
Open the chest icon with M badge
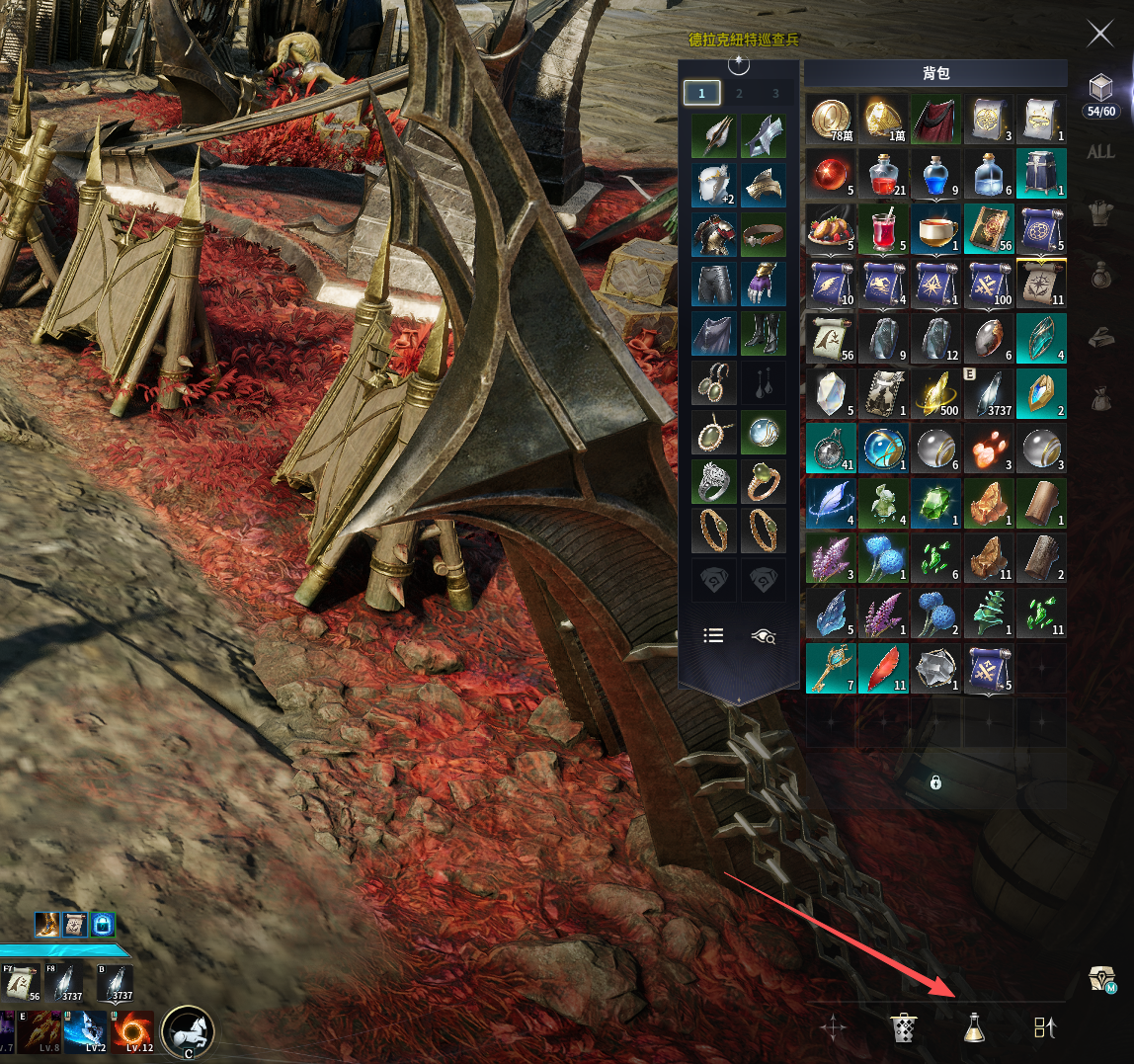(x=1102, y=979)
